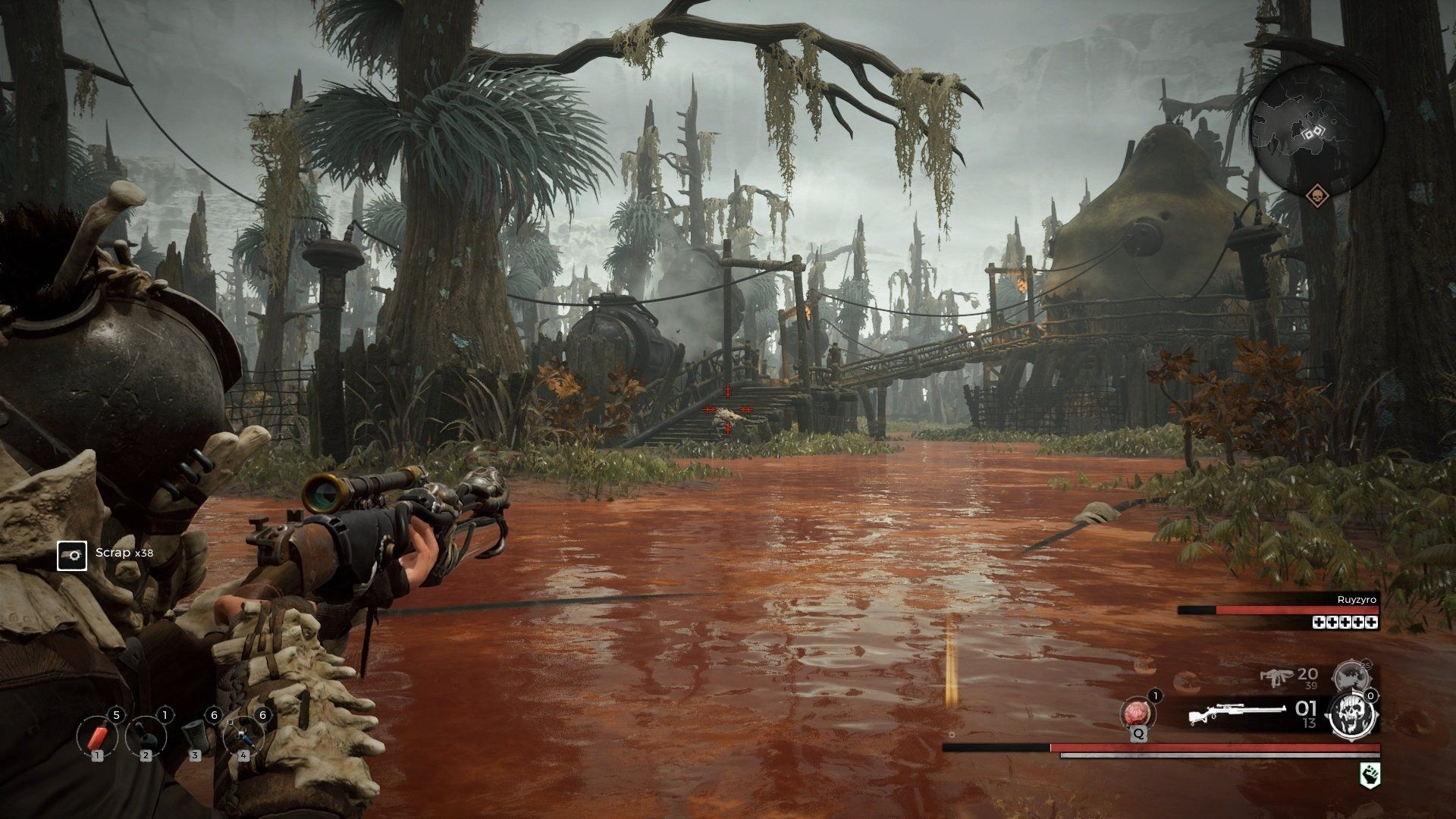Click the green fist status buff icon
Image resolution: width=1456 pixels, height=819 pixels.
pos(1370,773)
